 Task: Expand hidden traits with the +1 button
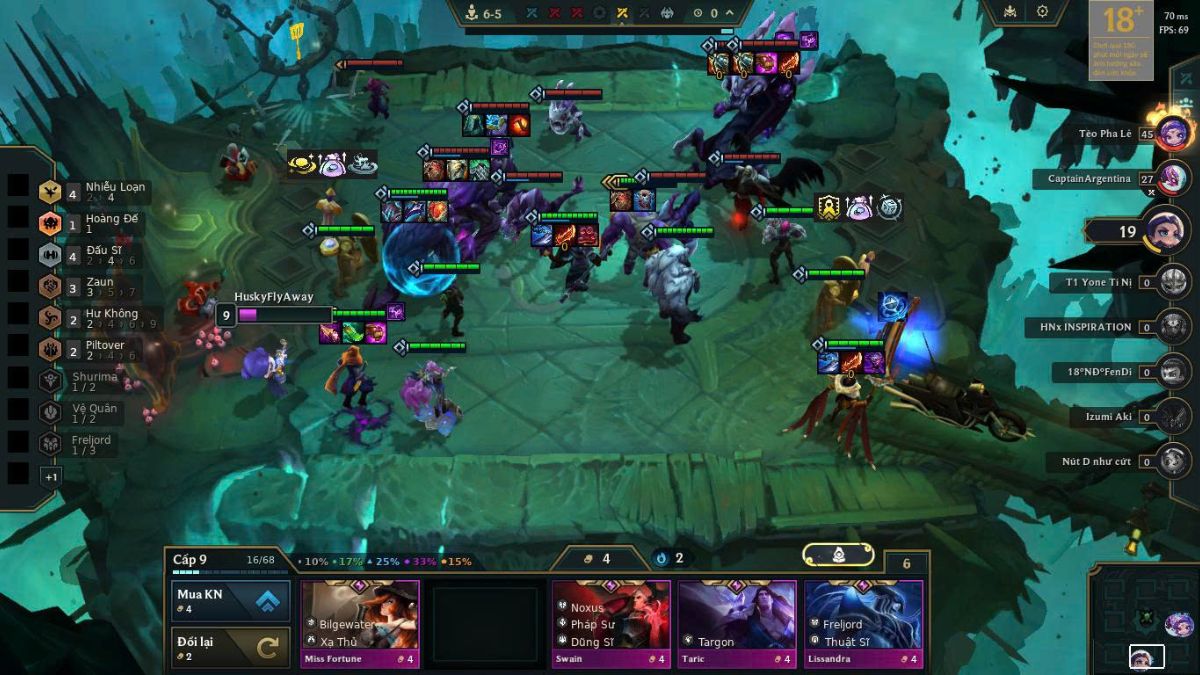[x=51, y=477]
